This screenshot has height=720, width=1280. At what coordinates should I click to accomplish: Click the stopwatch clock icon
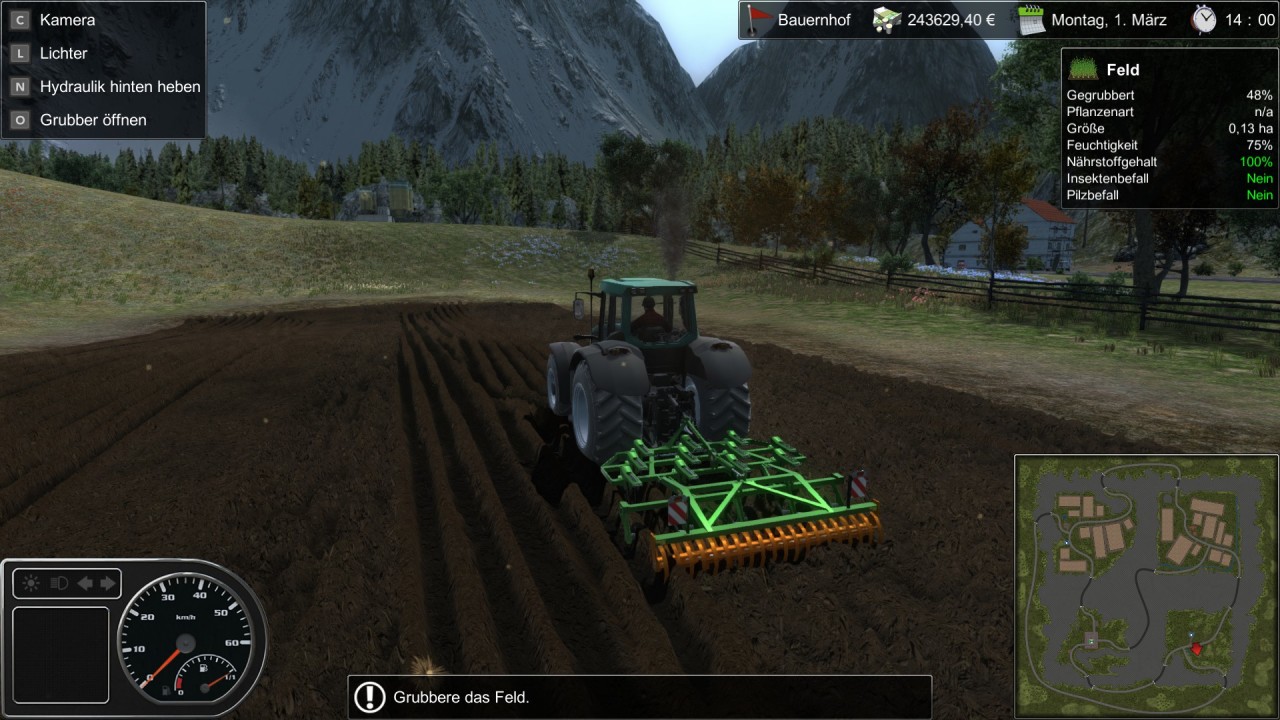[1204, 20]
